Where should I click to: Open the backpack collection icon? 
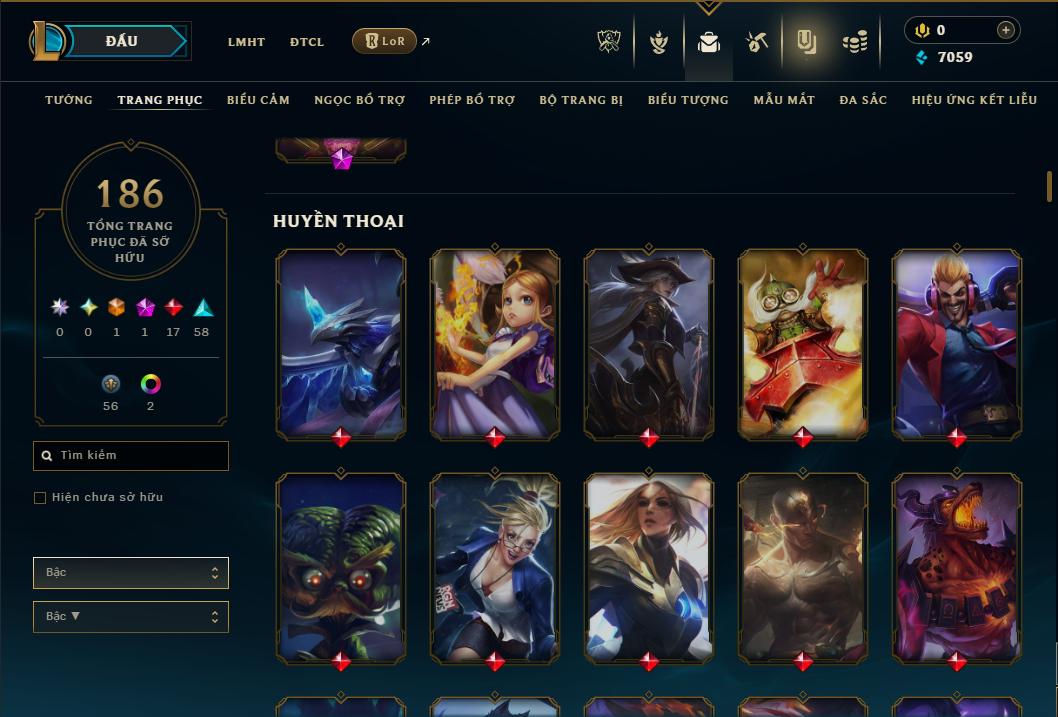point(709,42)
